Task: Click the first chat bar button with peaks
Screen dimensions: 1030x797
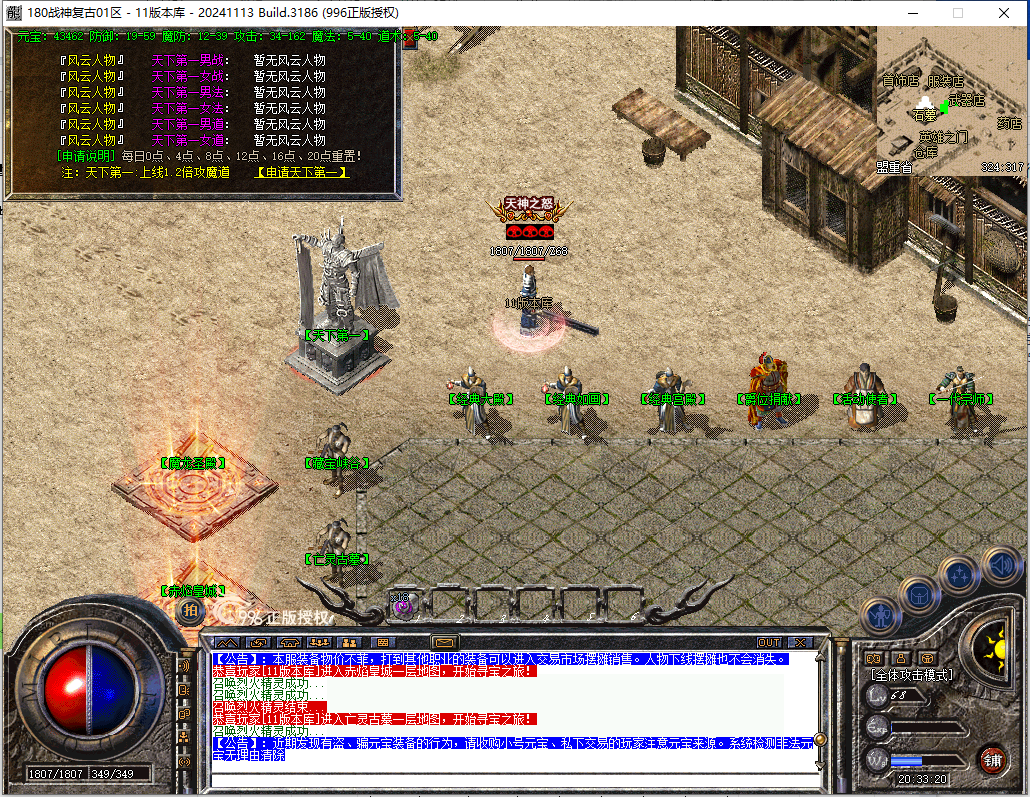Action: pyautogui.click(x=228, y=642)
